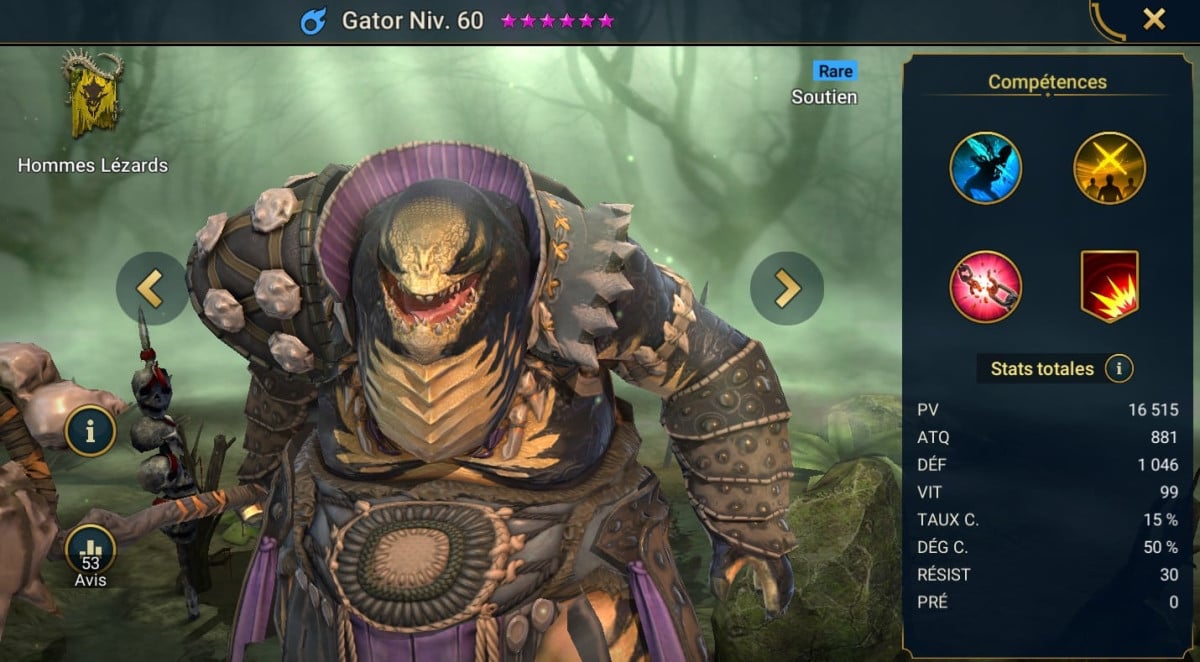Click the blue affinity icon beside Gator
Viewport: 1200px width, 662px height.
pyautogui.click(x=314, y=21)
